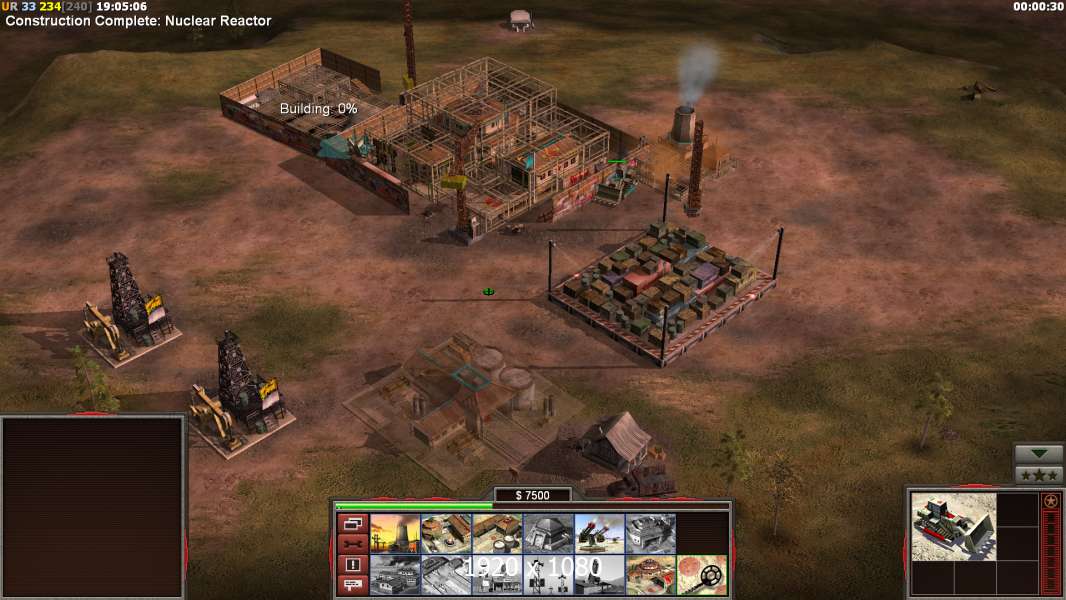
Task: Click the wrench repair button
Action: (x=352, y=544)
